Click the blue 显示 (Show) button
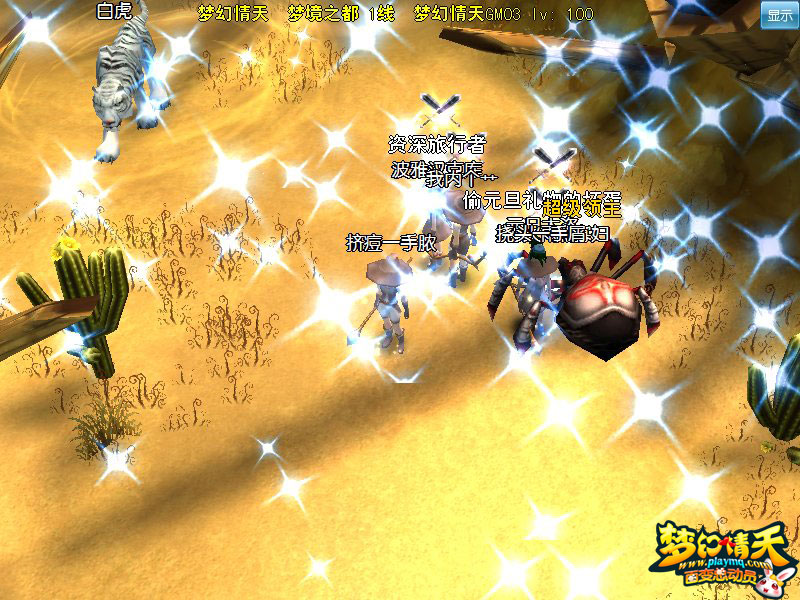800x600 pixels. (x=779, y=15)
